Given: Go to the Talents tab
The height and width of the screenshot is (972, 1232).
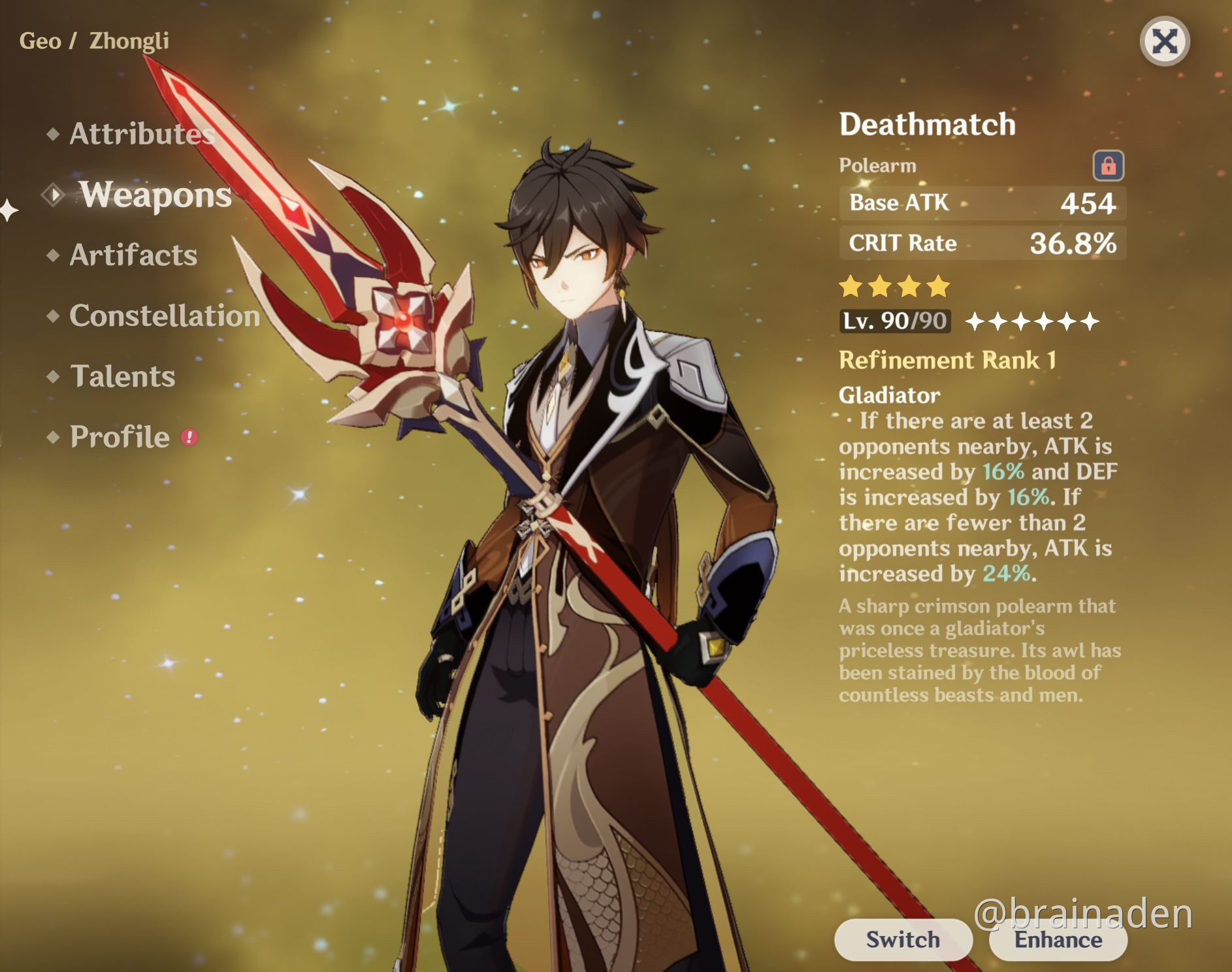Looking at the screenshot, I should tap(122, 376).
